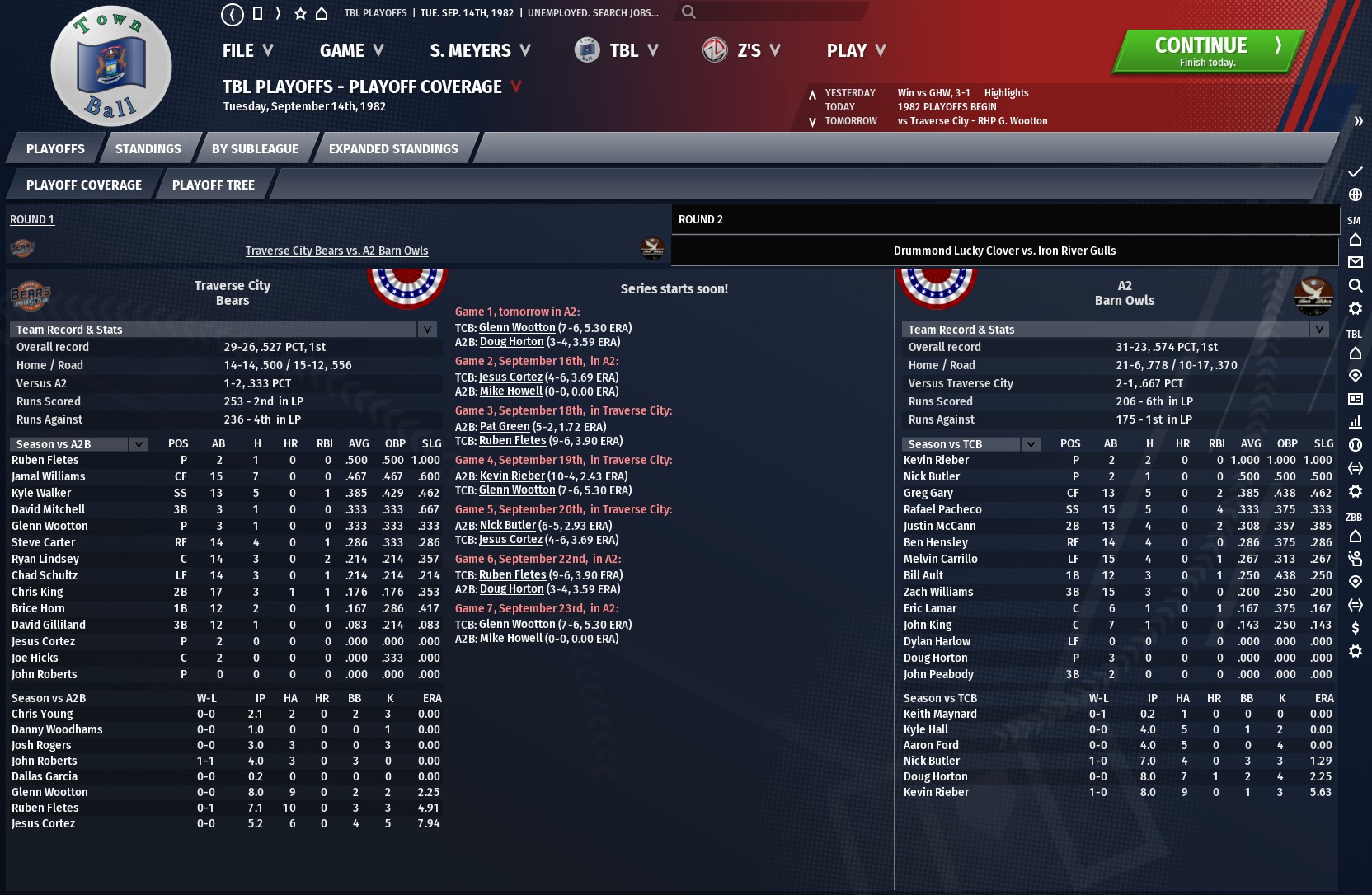Go to the home screen icon
Image resolution: width=1372 pixels, height=895 pixels.
pos(322,13)
